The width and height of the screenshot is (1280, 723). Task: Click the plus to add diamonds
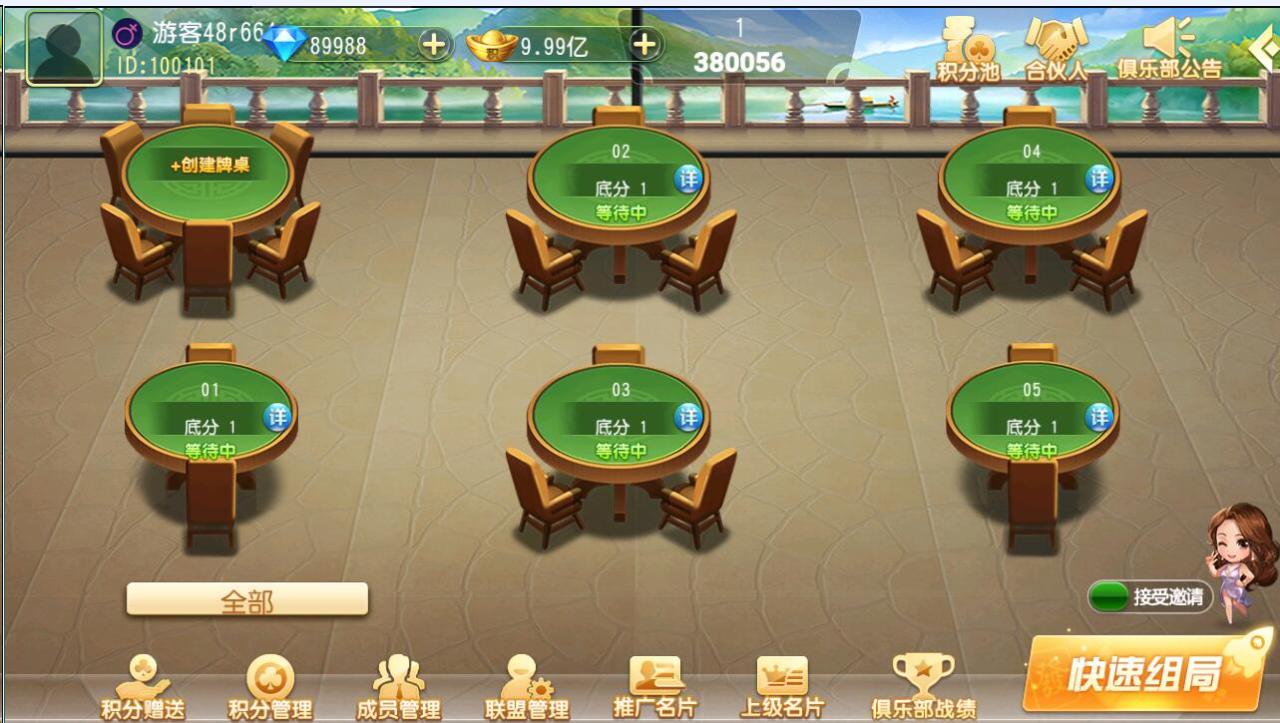(x=436, y=44)
